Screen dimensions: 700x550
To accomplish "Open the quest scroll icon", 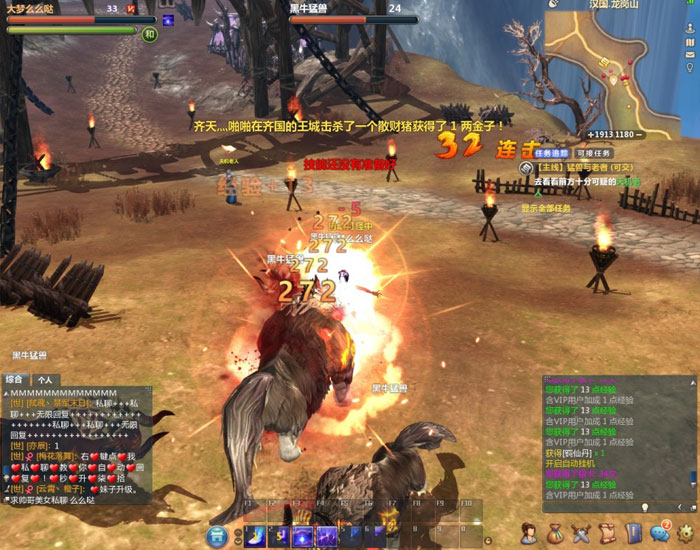I will point(607,533).
